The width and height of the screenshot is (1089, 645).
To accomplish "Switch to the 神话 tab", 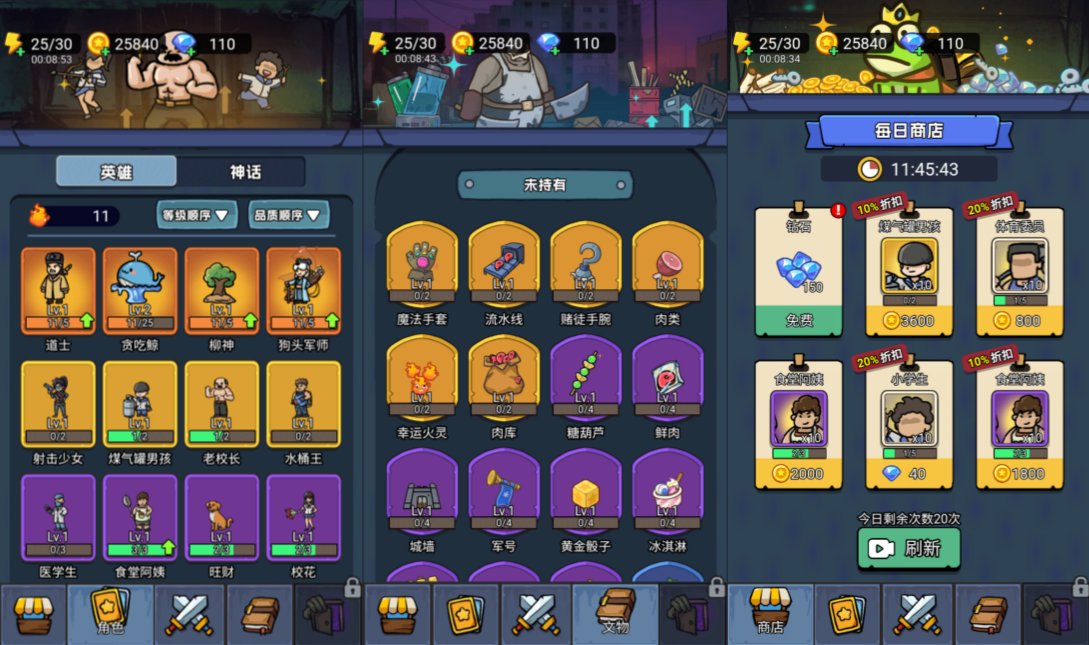I will pyautogui.click(x=244, y=171).
